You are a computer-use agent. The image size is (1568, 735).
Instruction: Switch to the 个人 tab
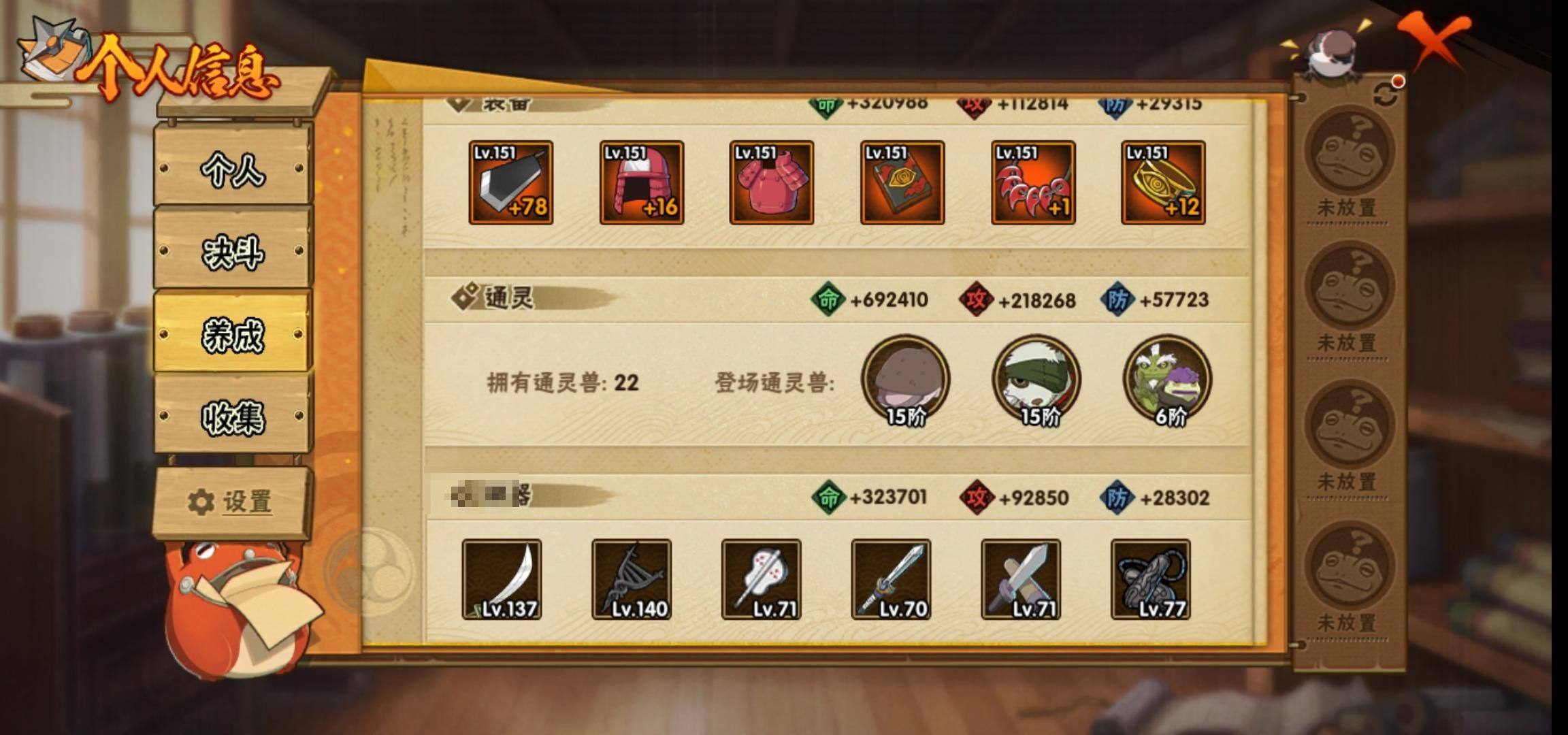point(233,168)
